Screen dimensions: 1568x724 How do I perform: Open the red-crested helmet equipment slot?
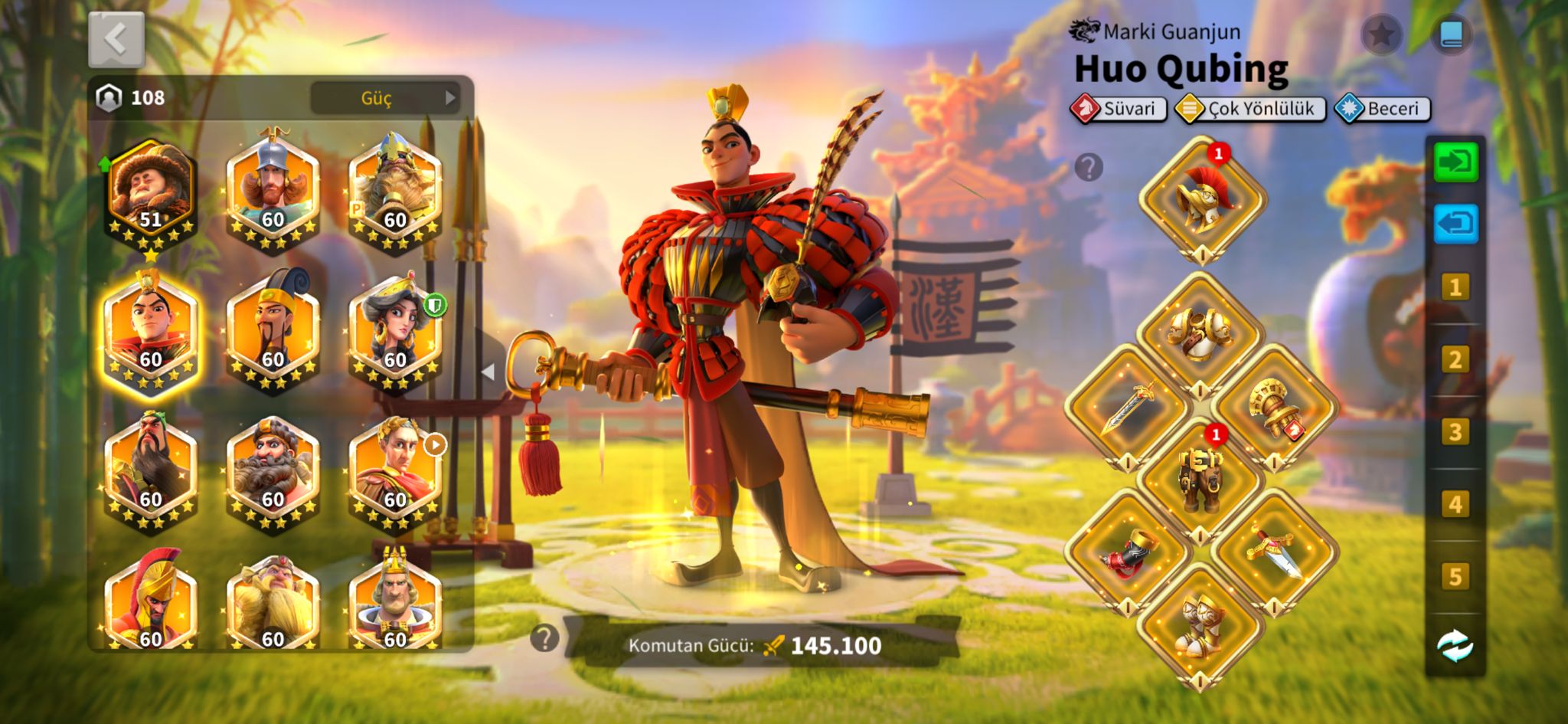click(1201, 199)
